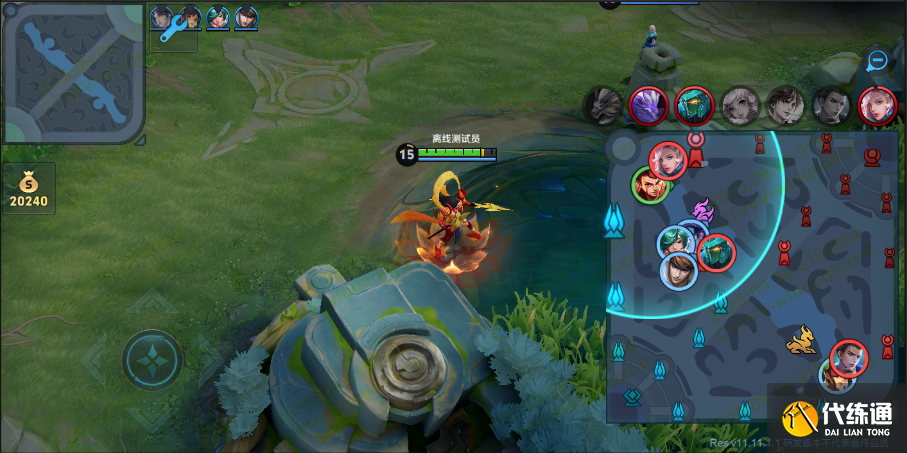
Task: Select the purple dragon hero portrait
Action: [x=647, y=104]
